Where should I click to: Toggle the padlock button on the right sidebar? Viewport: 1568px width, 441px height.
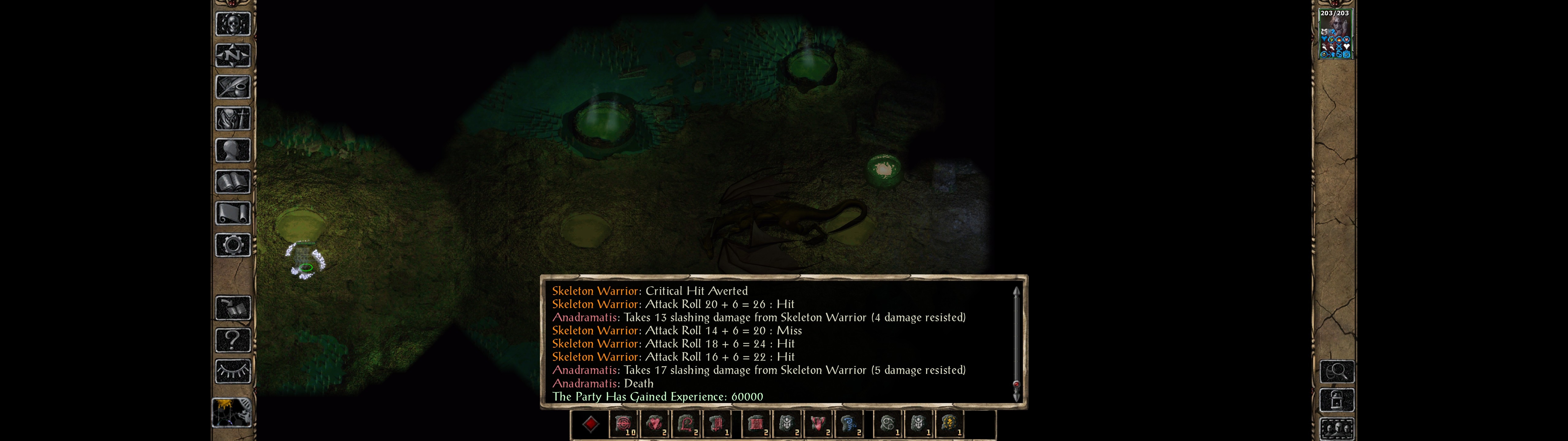(1337, 400)
